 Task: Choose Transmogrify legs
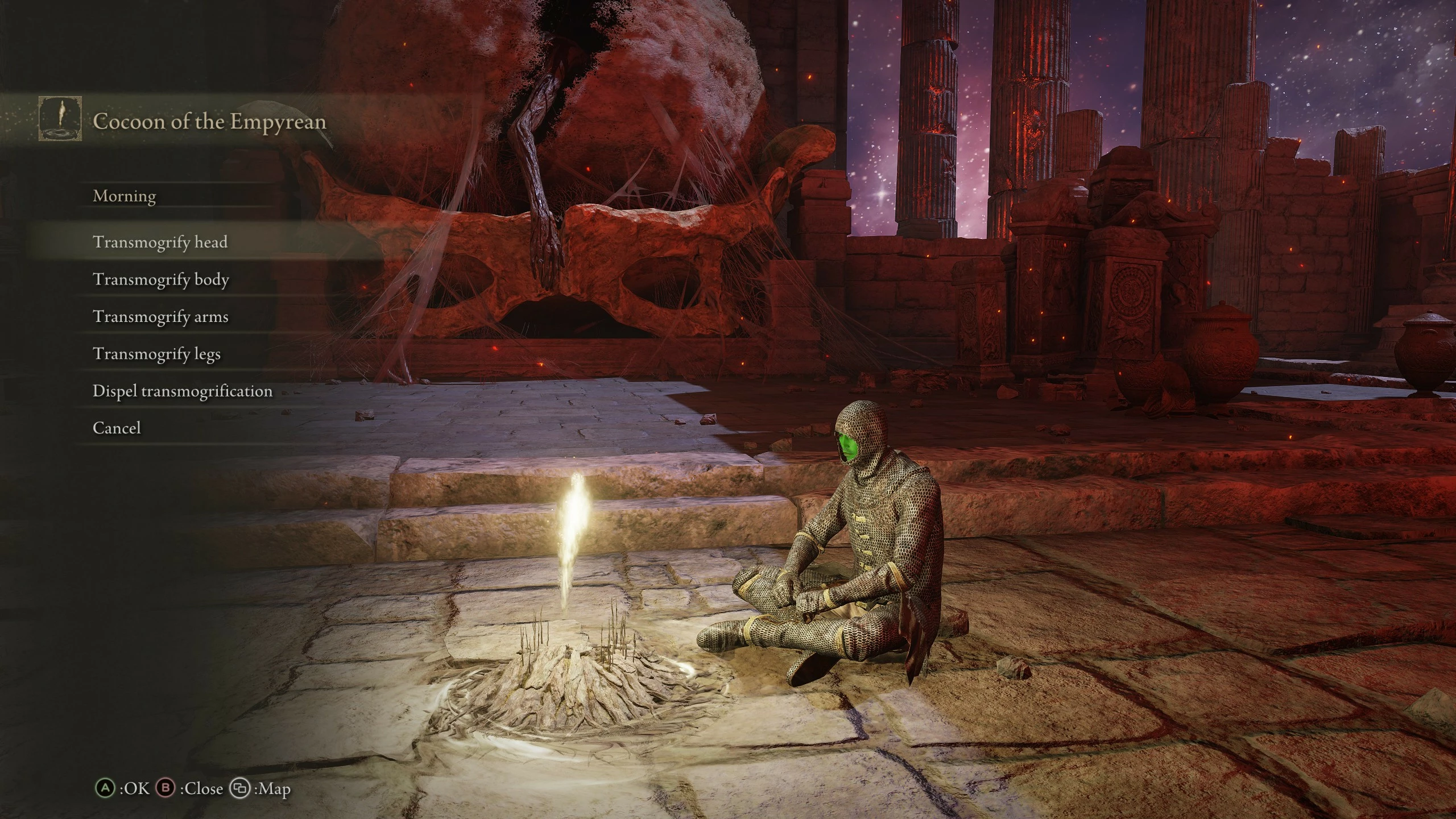pyautogui.click(x=156, y=354)
